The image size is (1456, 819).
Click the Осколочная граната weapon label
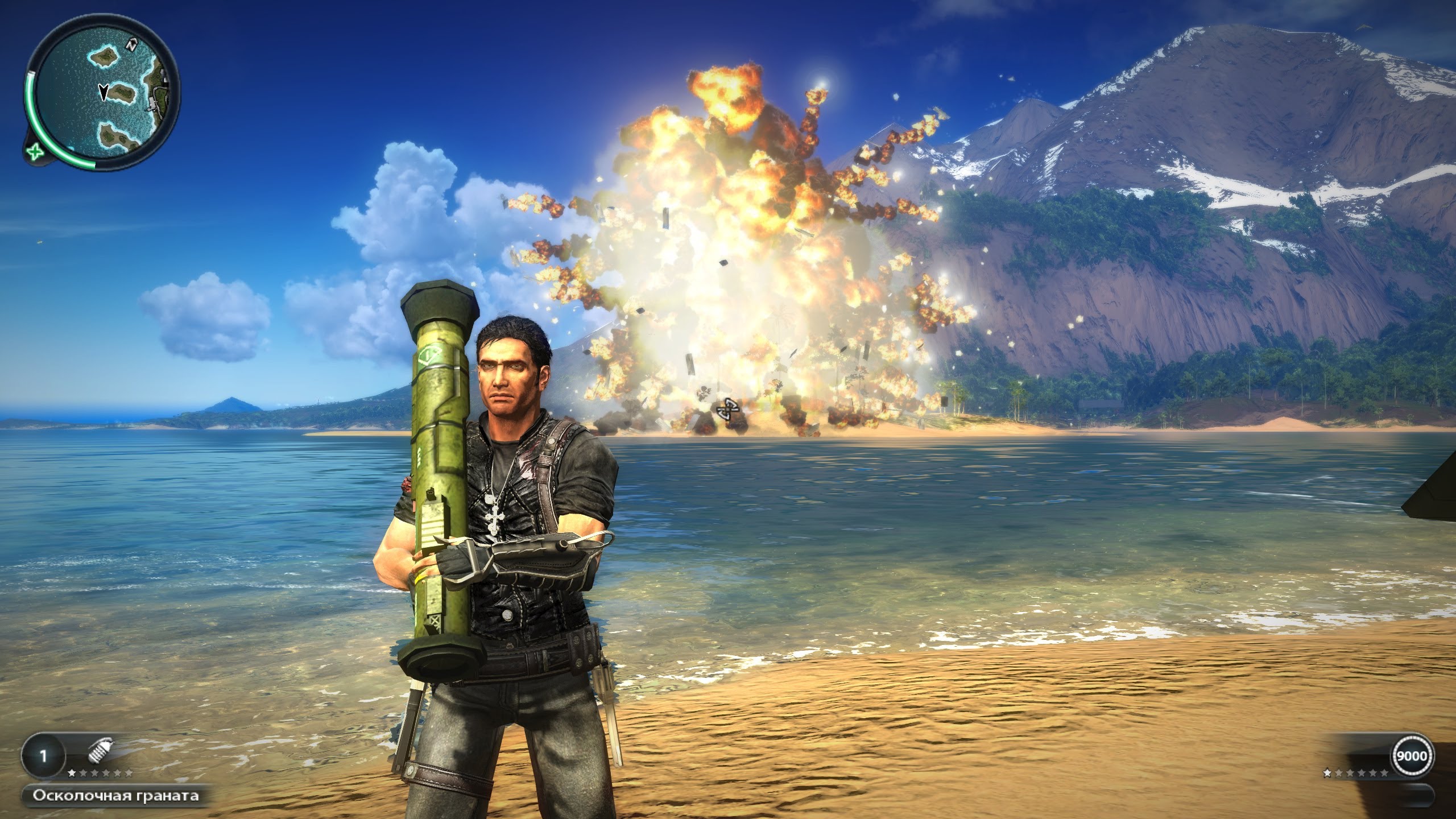pos(115,795)
